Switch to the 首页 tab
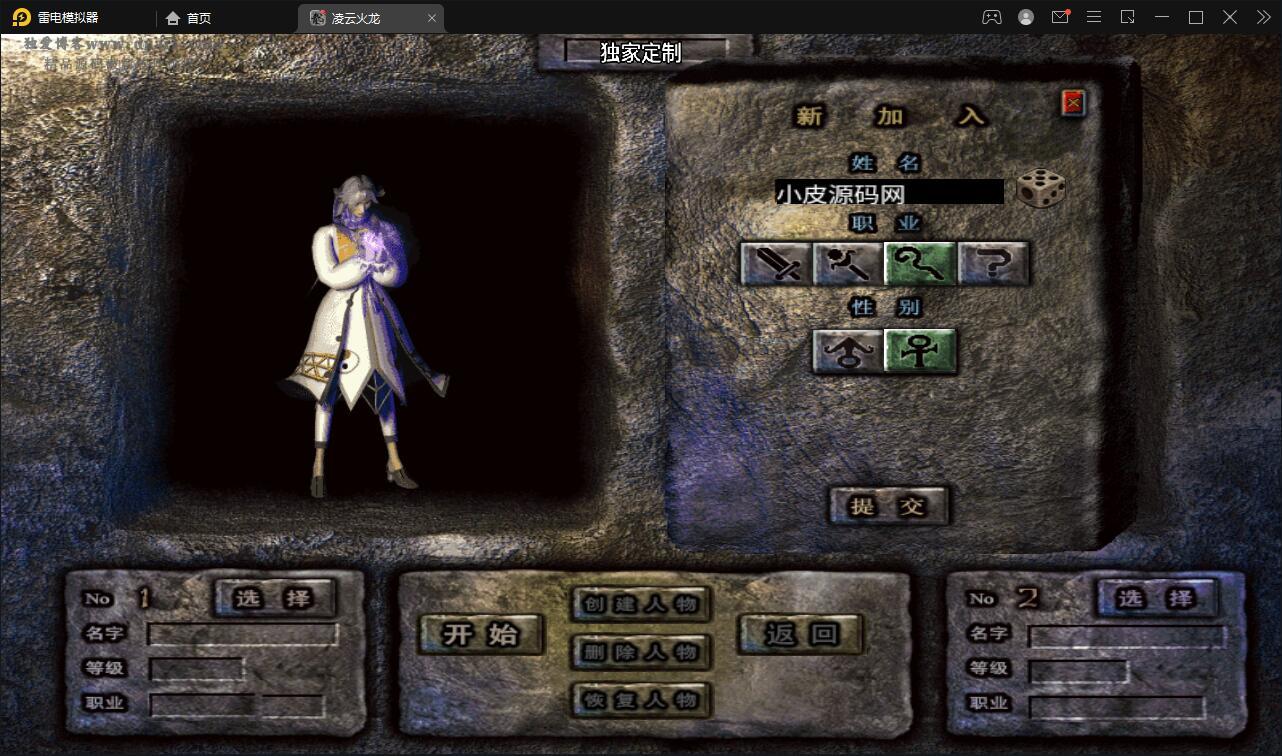Image resolution: width=1282 pixels, height=756 pixels. [190, 17]
